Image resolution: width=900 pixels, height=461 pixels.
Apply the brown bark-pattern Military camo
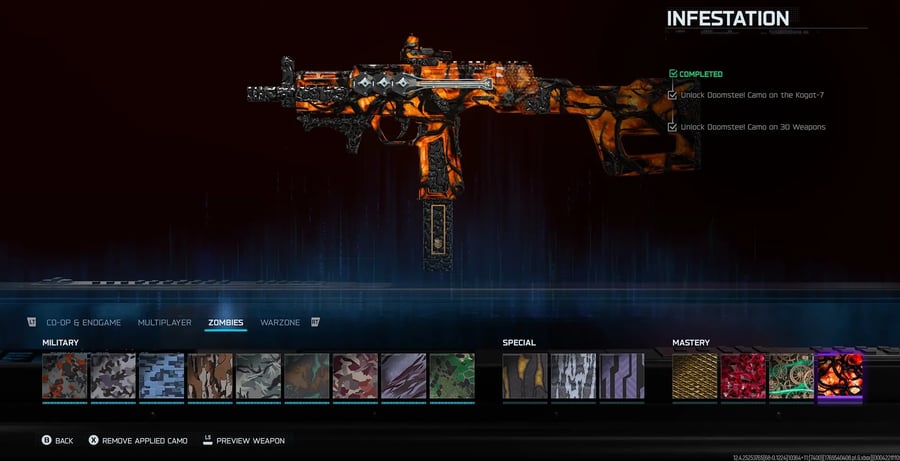[x=210, y=376]
